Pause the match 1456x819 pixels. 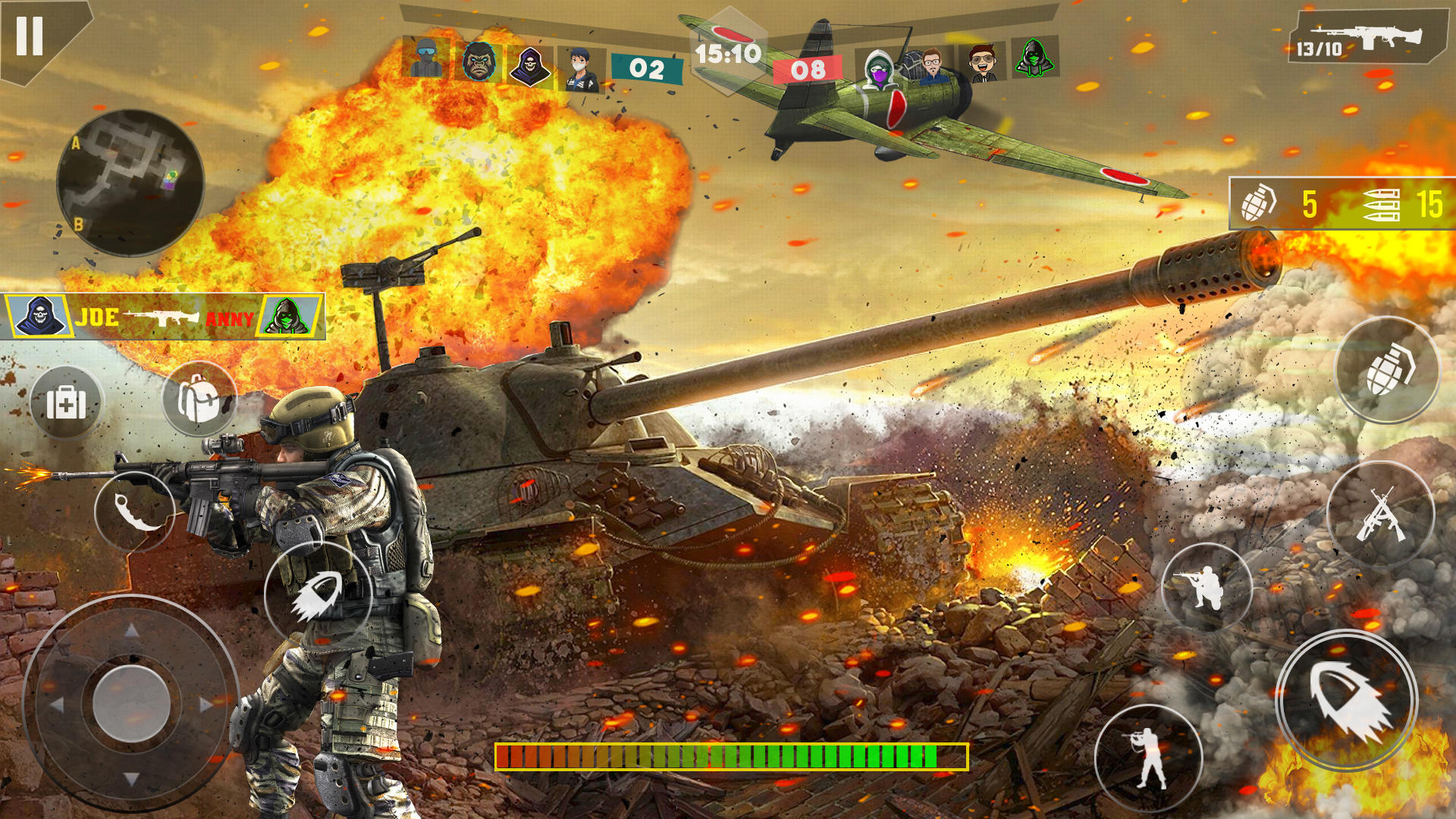coord(30,36)
